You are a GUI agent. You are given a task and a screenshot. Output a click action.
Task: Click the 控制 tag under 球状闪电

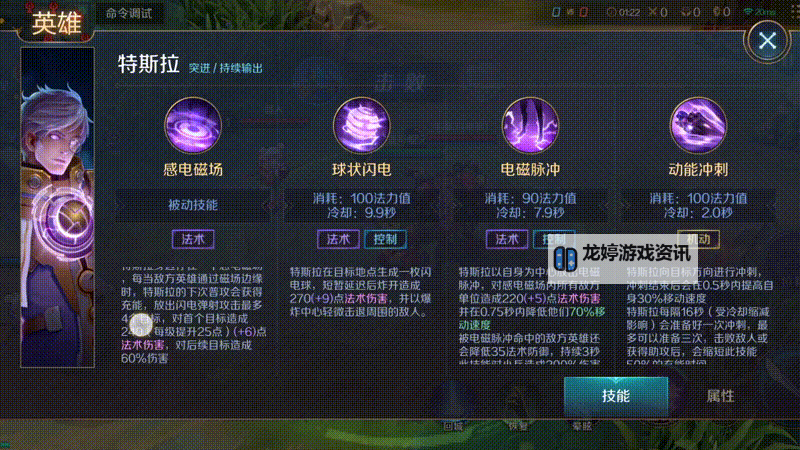tap(383, 239)
